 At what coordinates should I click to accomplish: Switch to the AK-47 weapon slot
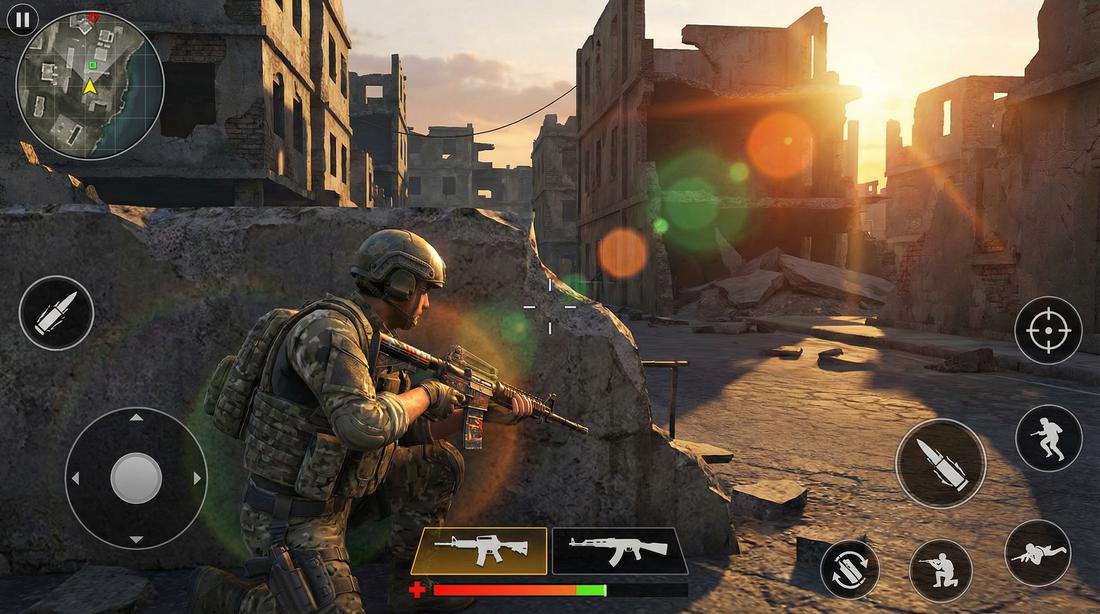tap(620, 551)
